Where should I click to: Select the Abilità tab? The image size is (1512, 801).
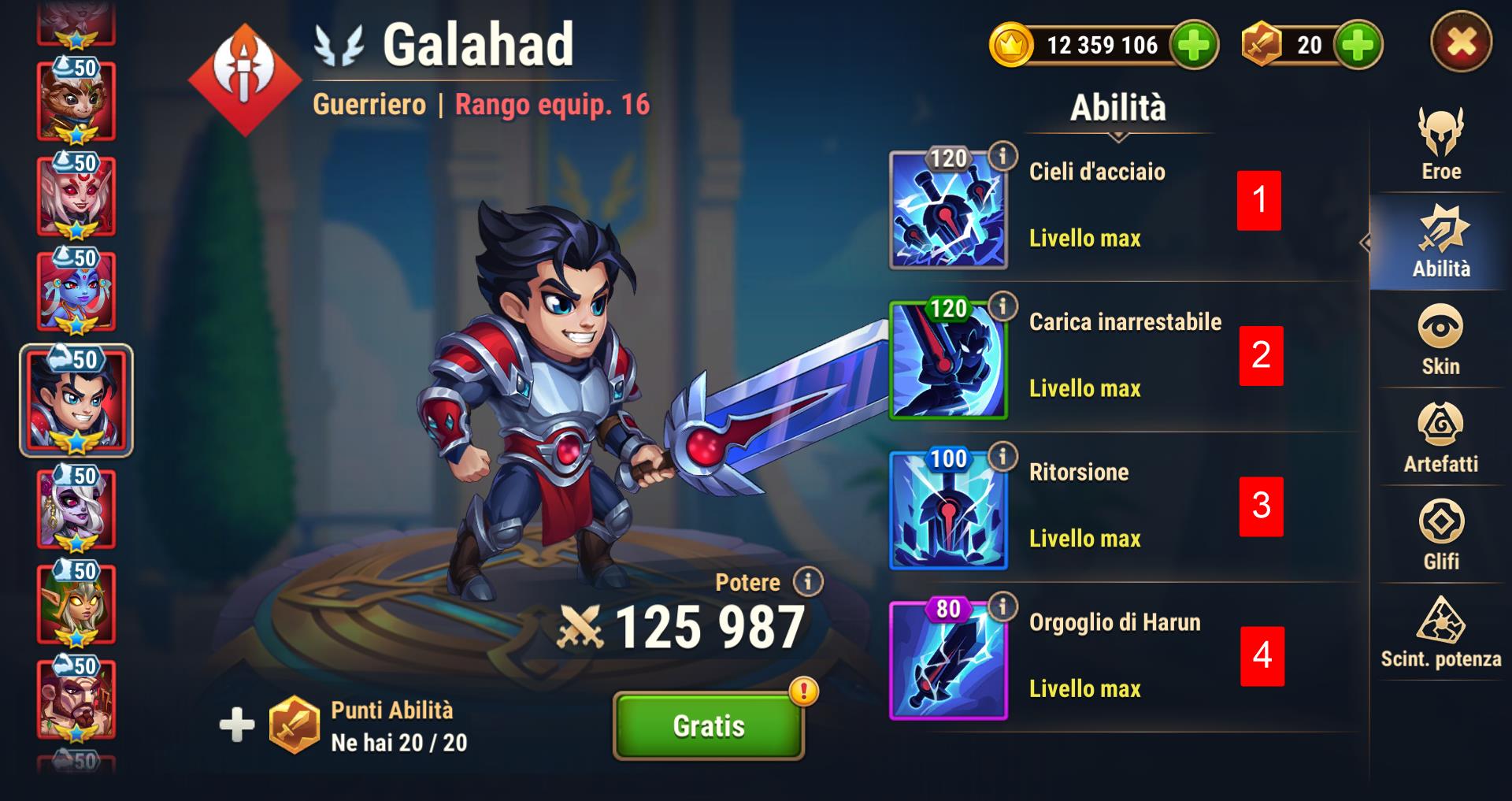pyautogui.click(x=1440, y=242)
